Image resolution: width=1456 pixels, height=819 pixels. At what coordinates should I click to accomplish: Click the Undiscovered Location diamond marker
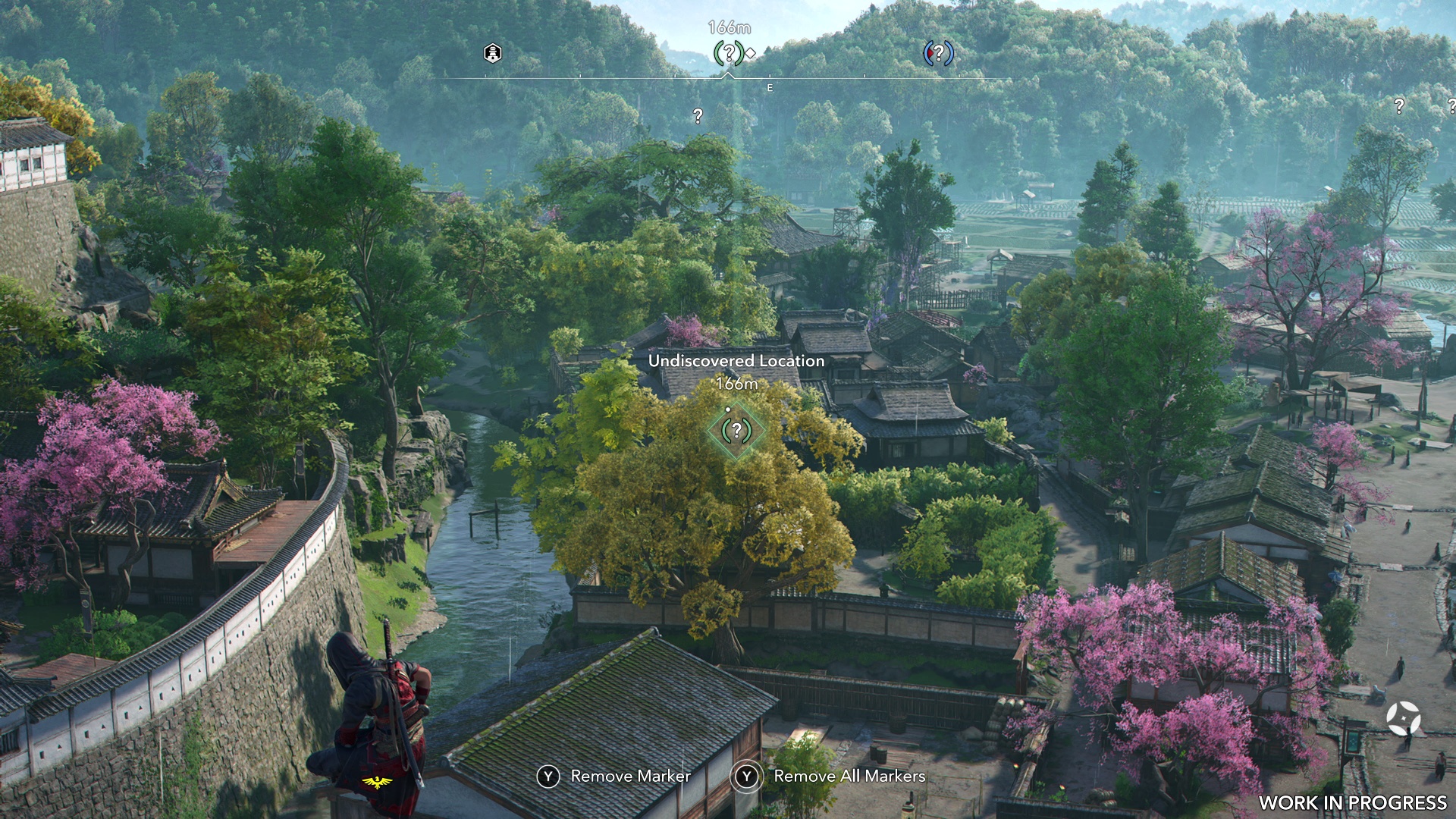736,431
